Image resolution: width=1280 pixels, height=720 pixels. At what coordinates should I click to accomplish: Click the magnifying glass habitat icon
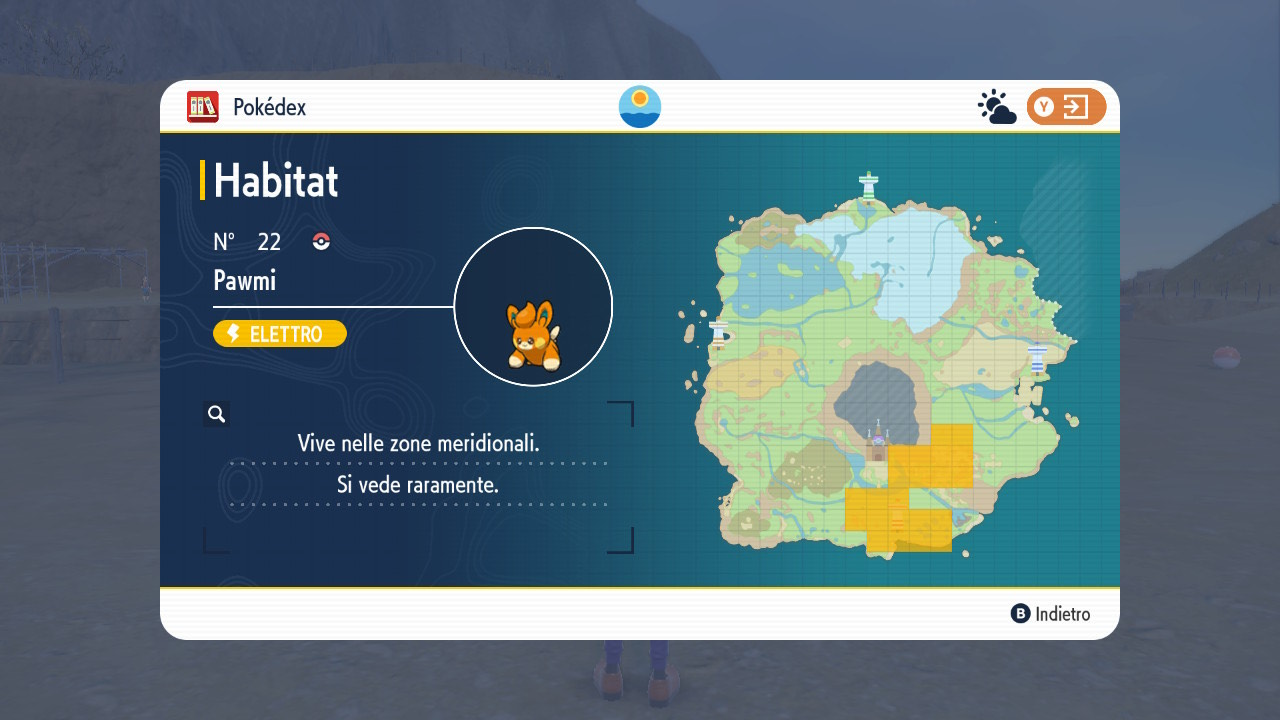point(216,414)
